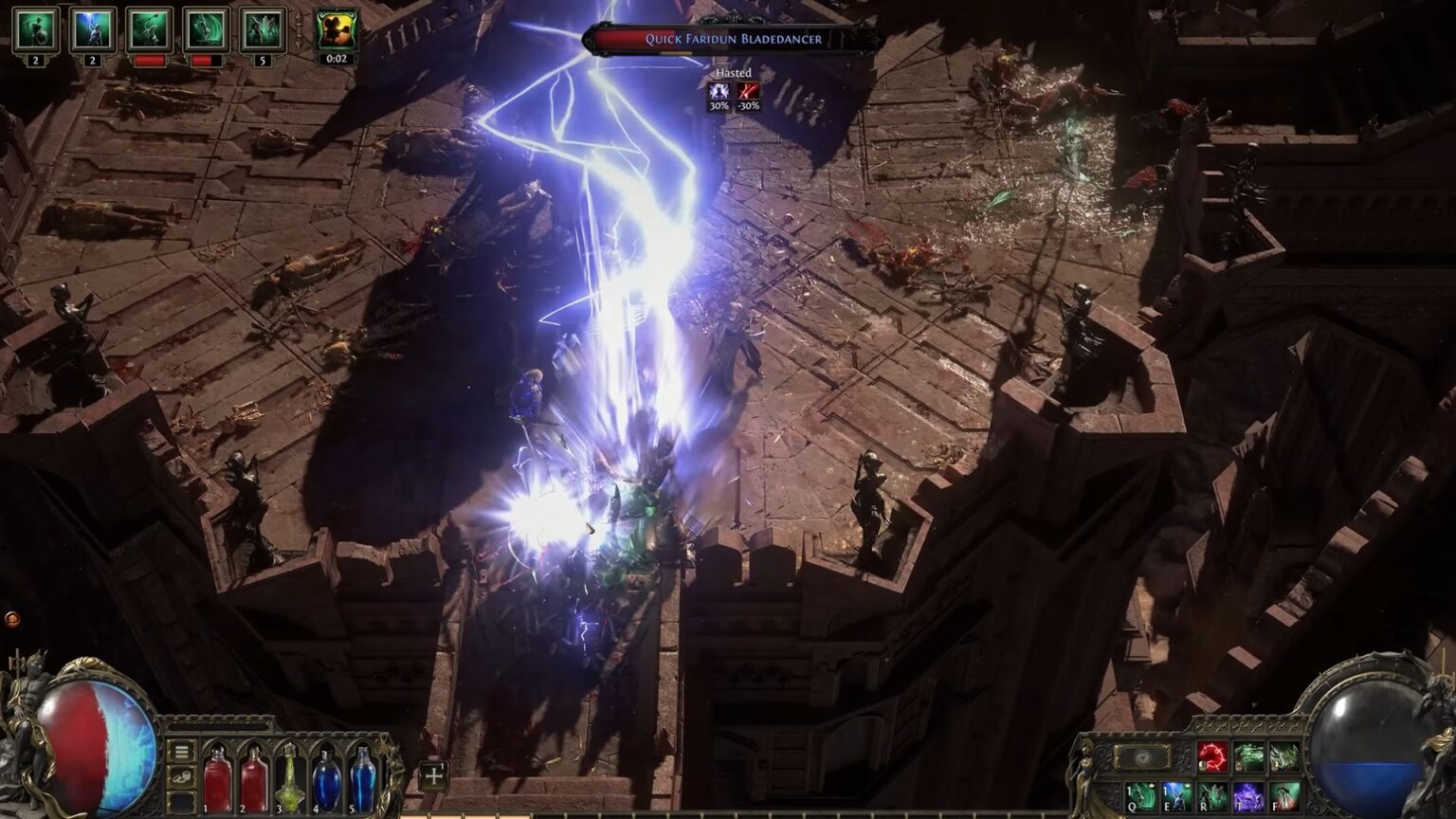
Task: Open the spiral panel left of the skill bar
Action: pos(1143,755)
